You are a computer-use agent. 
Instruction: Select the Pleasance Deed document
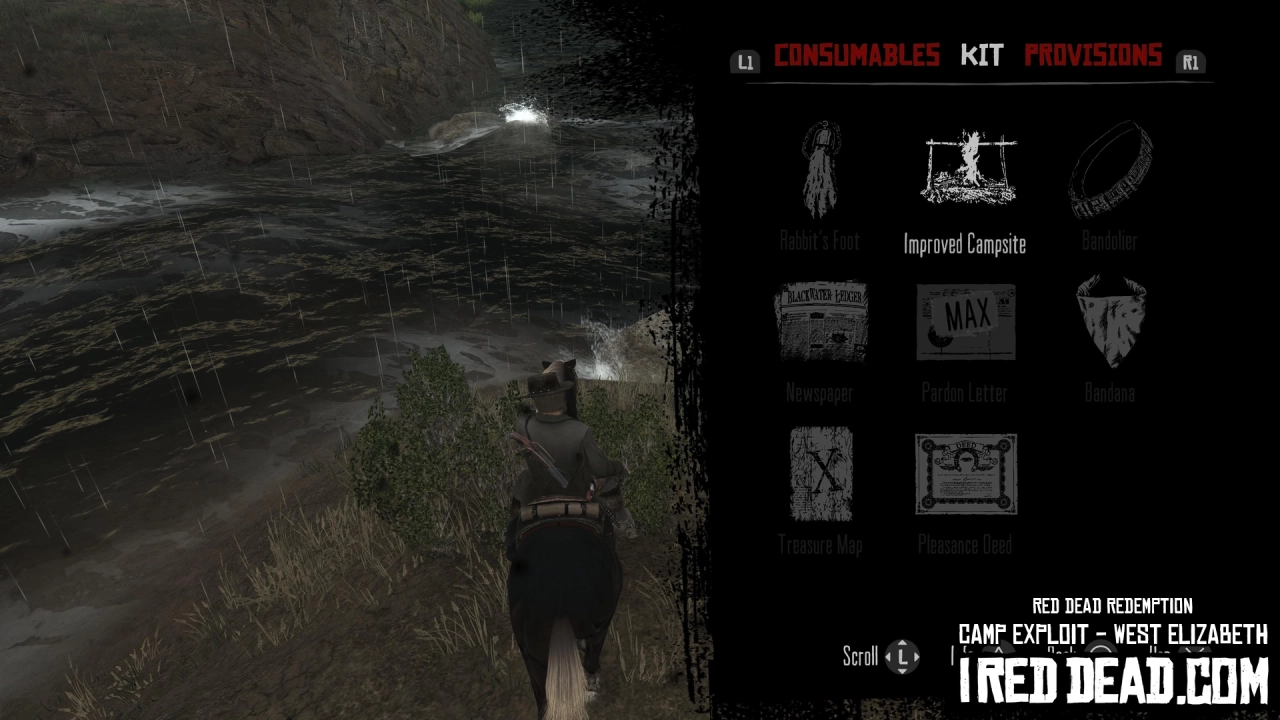coord(965,472)
